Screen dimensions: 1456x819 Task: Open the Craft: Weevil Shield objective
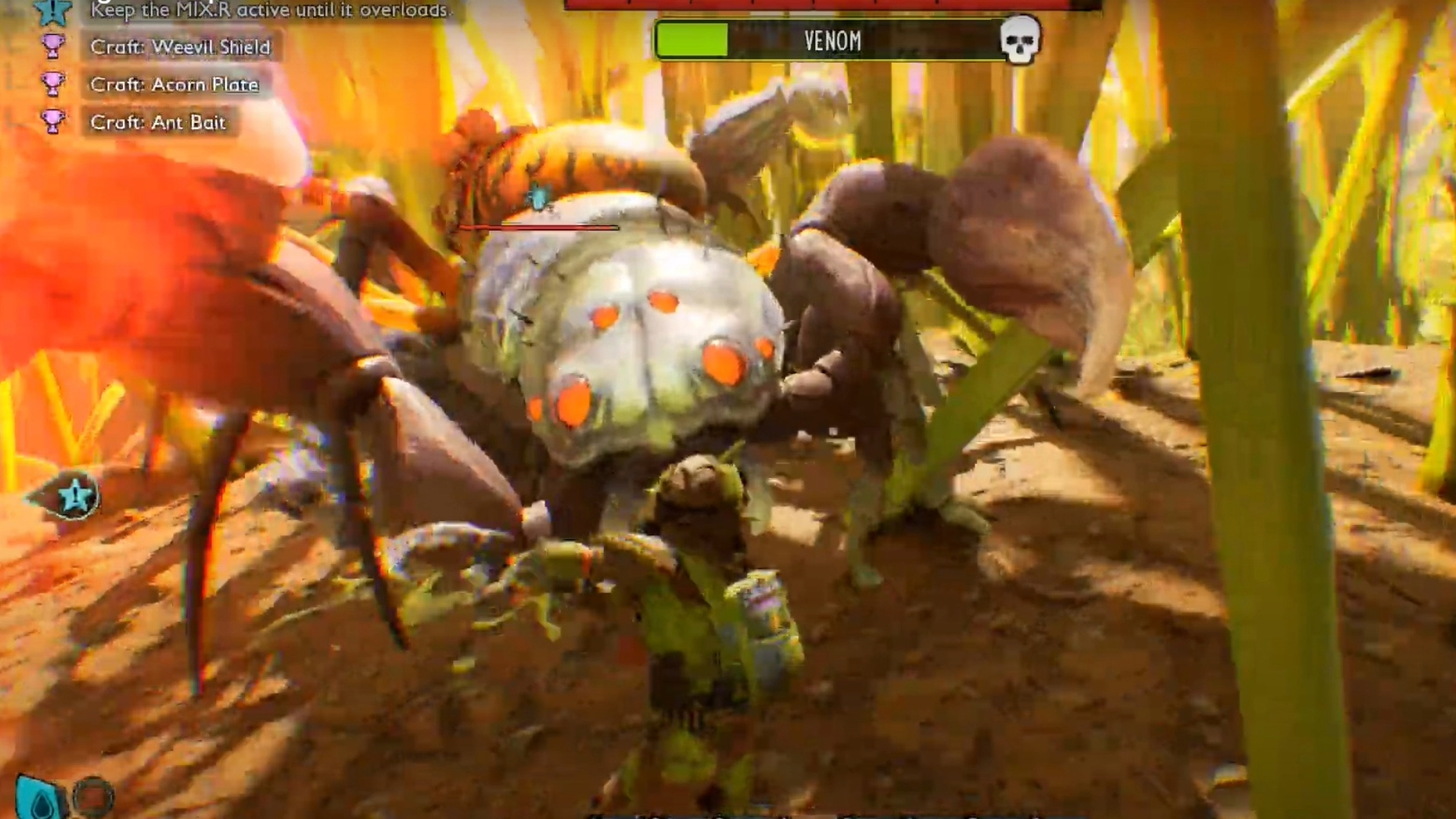pyautogui.click(x=180, y=47)
